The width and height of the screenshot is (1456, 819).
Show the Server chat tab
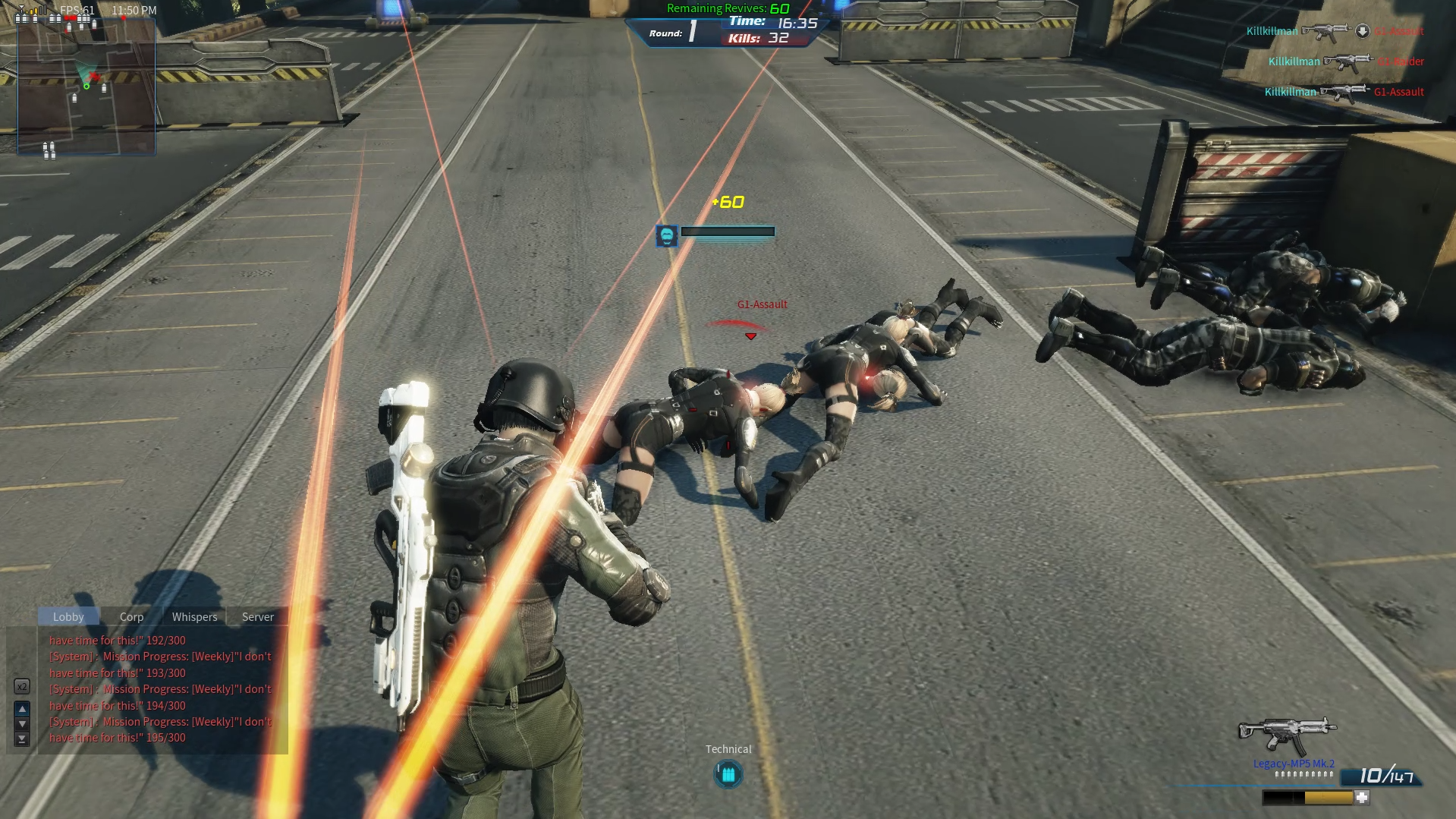tap(258, 617)
